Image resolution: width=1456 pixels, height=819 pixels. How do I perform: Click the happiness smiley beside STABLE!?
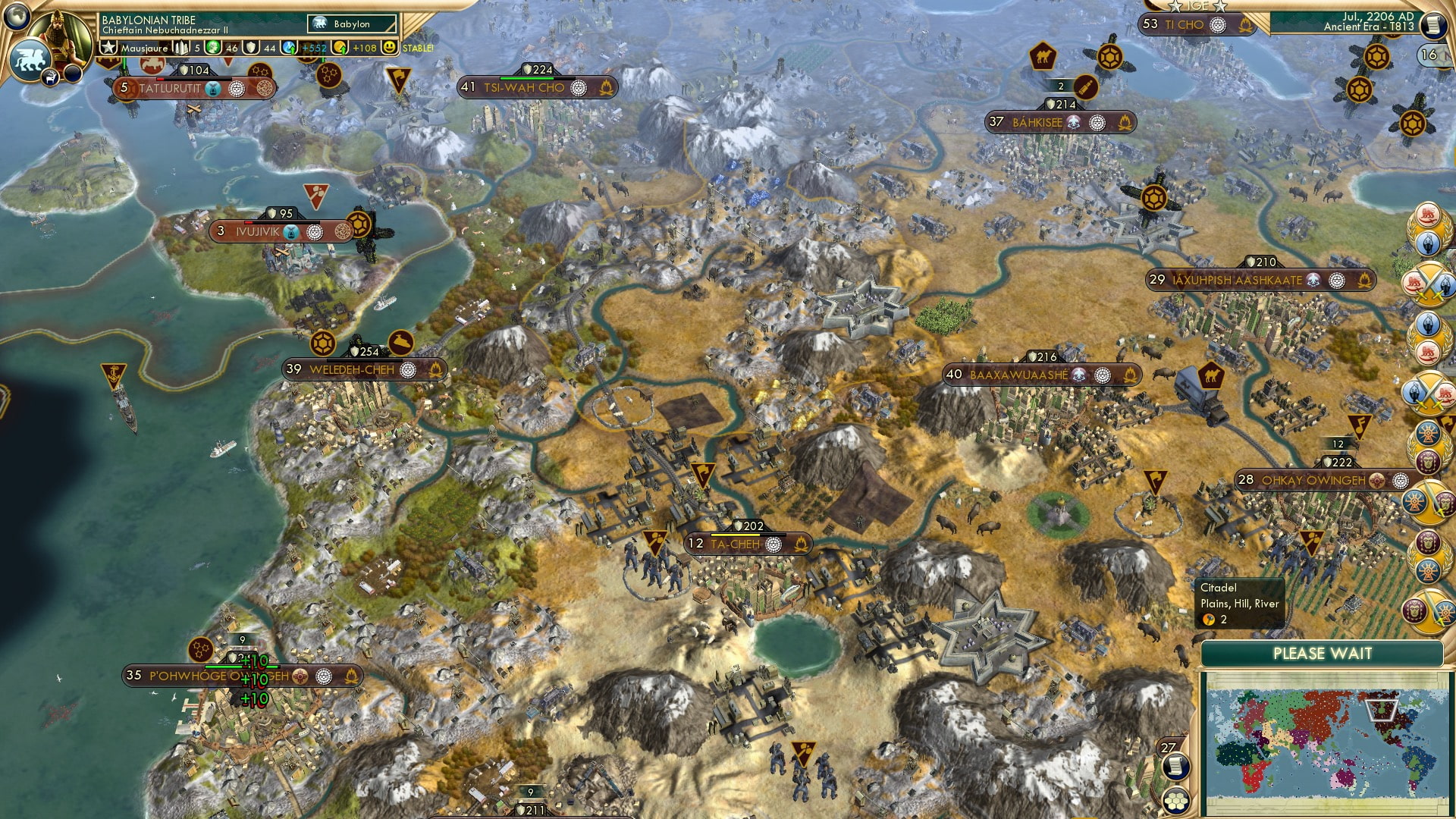pyautogui.click(x=390, y=47)
